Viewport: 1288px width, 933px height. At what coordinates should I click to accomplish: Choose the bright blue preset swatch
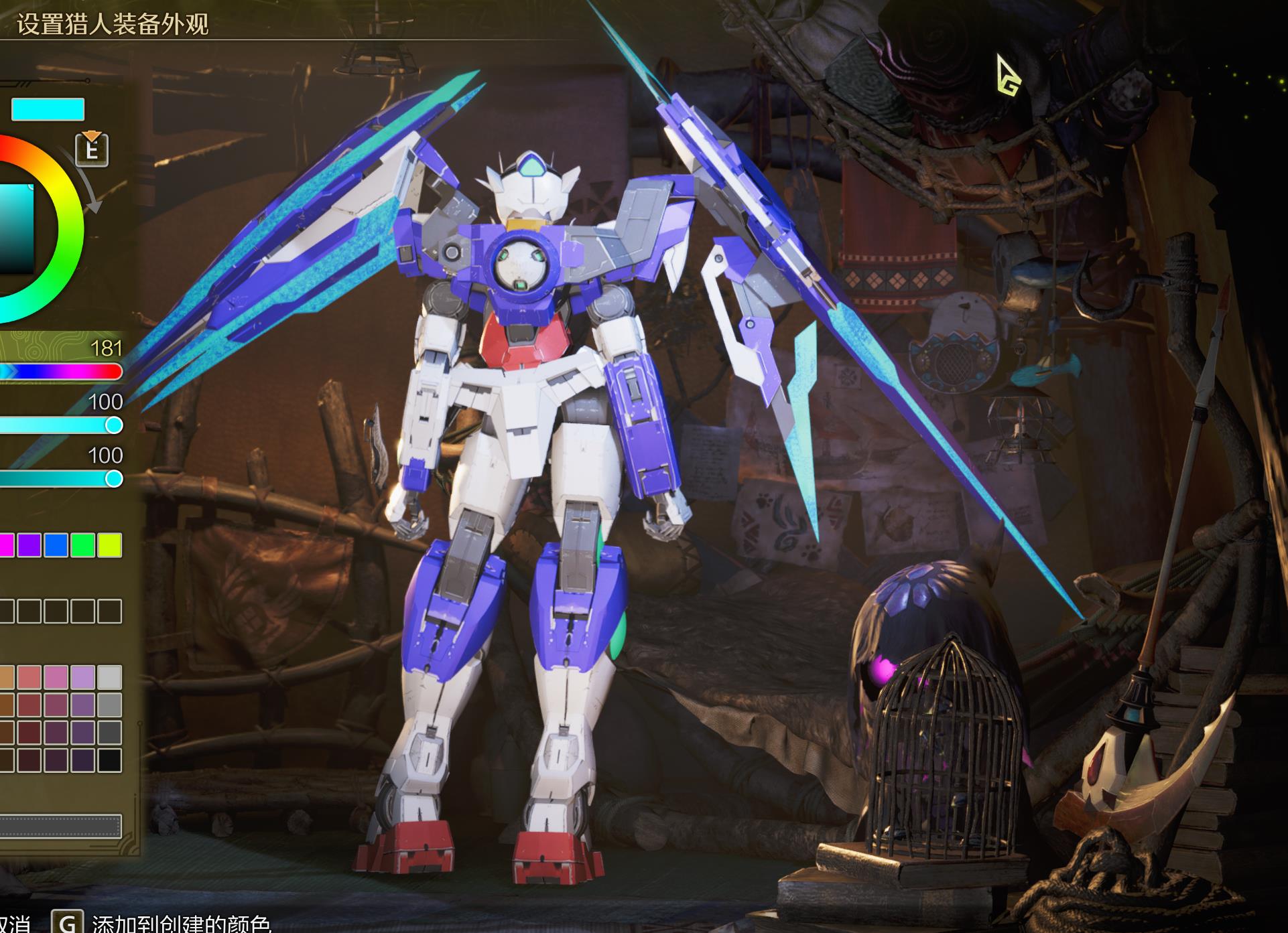56,545
